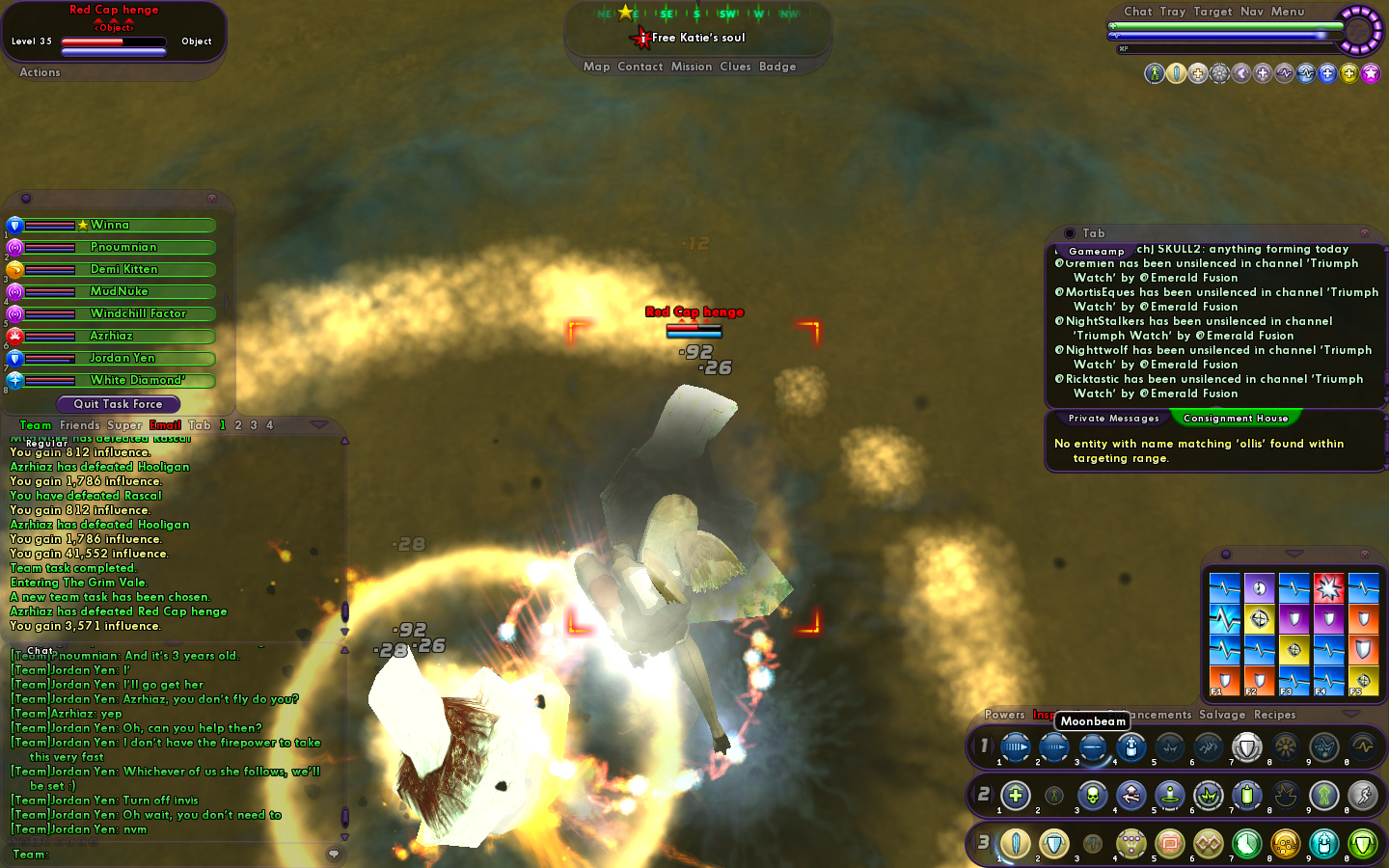Open the Actions menu for target
The image size is (1389, 868).
(x=40, y=72)
